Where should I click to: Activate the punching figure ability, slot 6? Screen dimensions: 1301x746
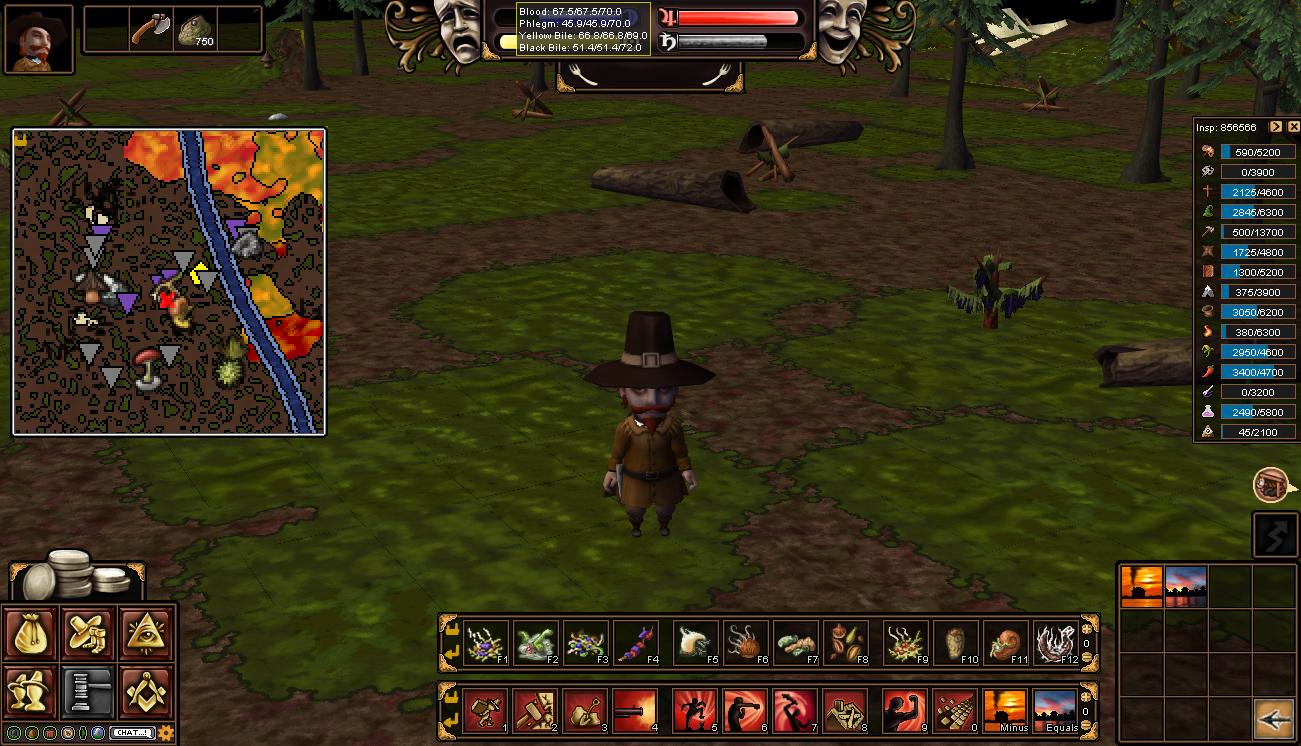pos(745,710)
